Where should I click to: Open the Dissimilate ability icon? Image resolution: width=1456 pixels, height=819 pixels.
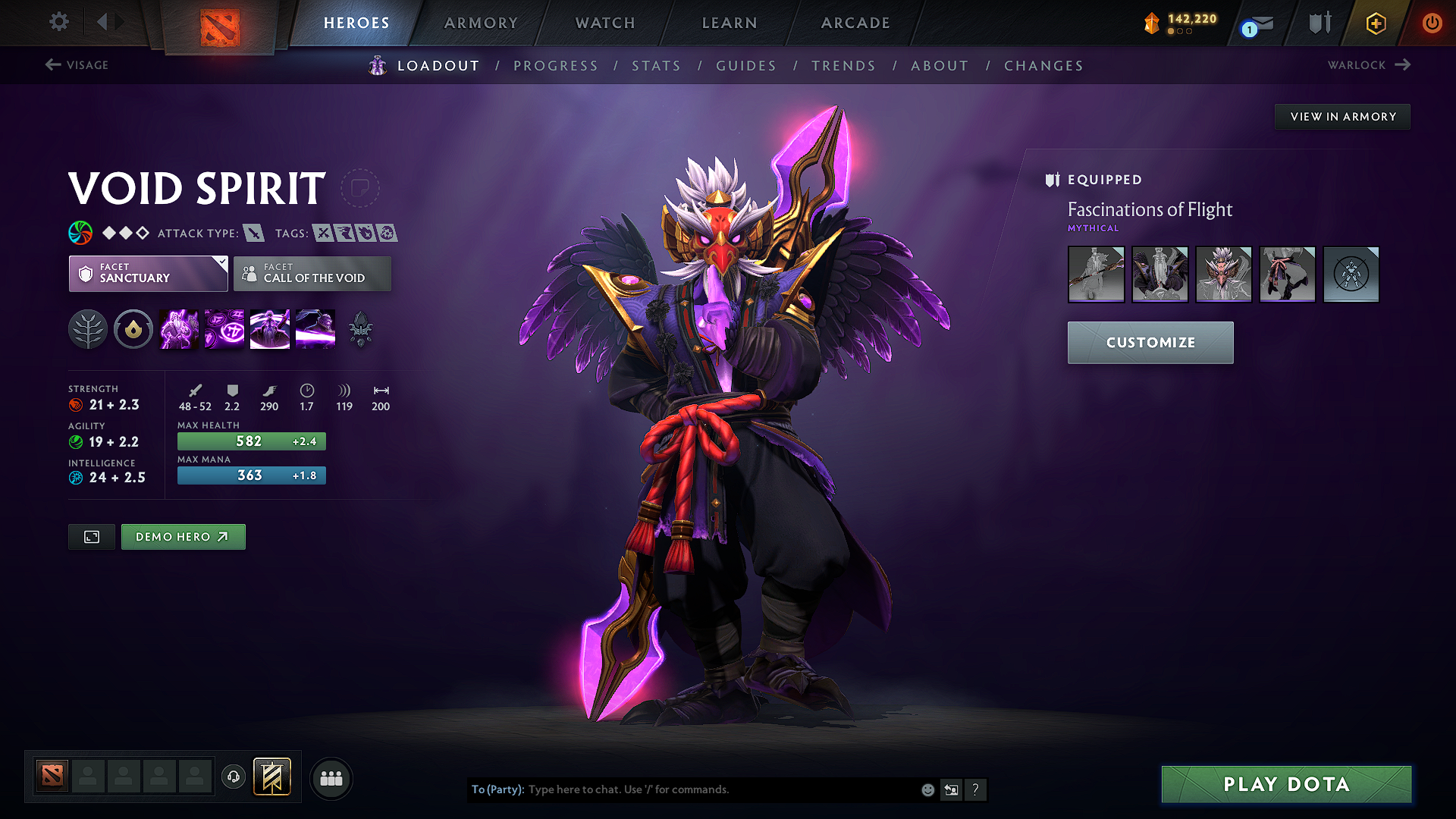coord(224,329)
